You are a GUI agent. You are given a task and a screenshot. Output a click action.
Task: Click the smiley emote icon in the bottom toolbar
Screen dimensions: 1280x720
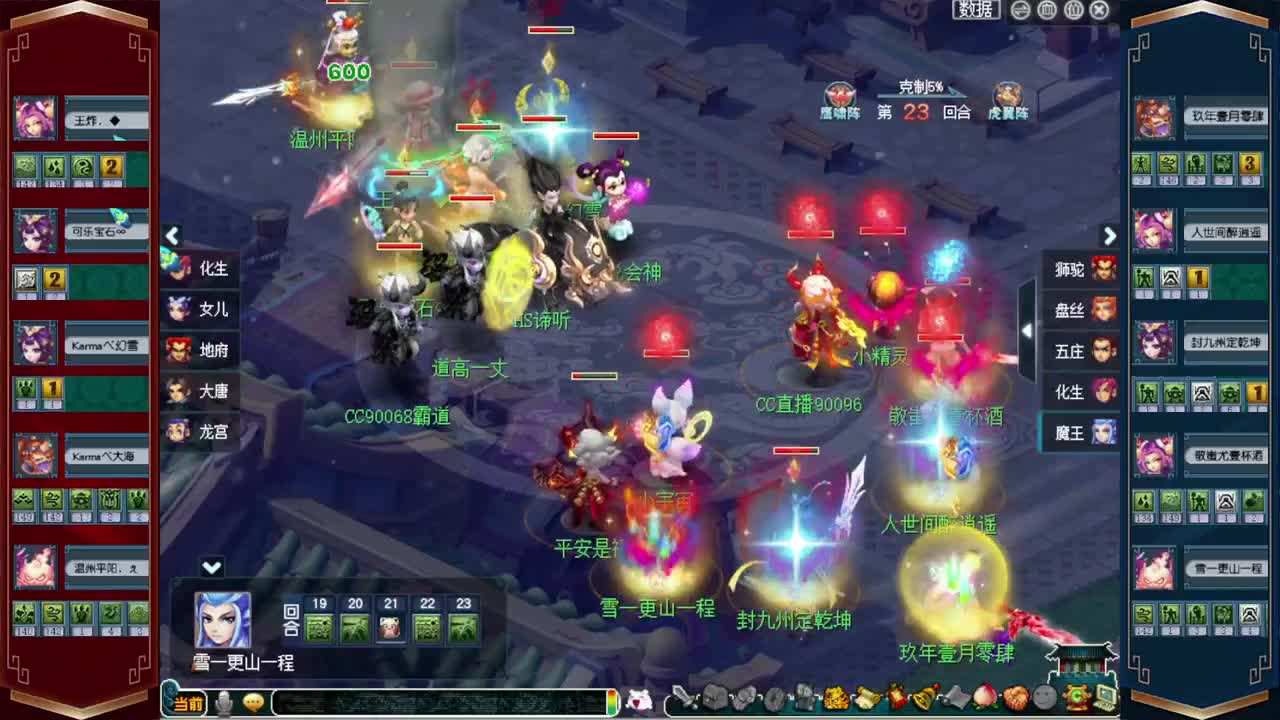1043,700
